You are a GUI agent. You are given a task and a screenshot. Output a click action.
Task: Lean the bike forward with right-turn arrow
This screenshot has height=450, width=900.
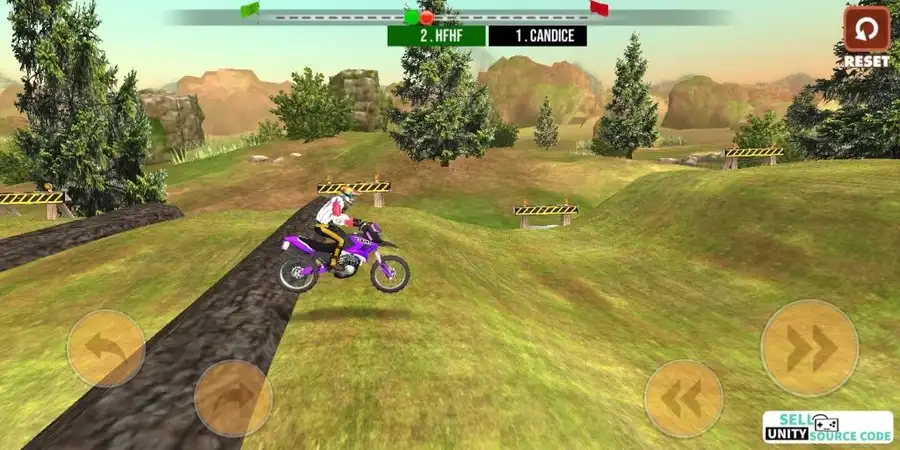pyautogui.click(x=233, y=398)
